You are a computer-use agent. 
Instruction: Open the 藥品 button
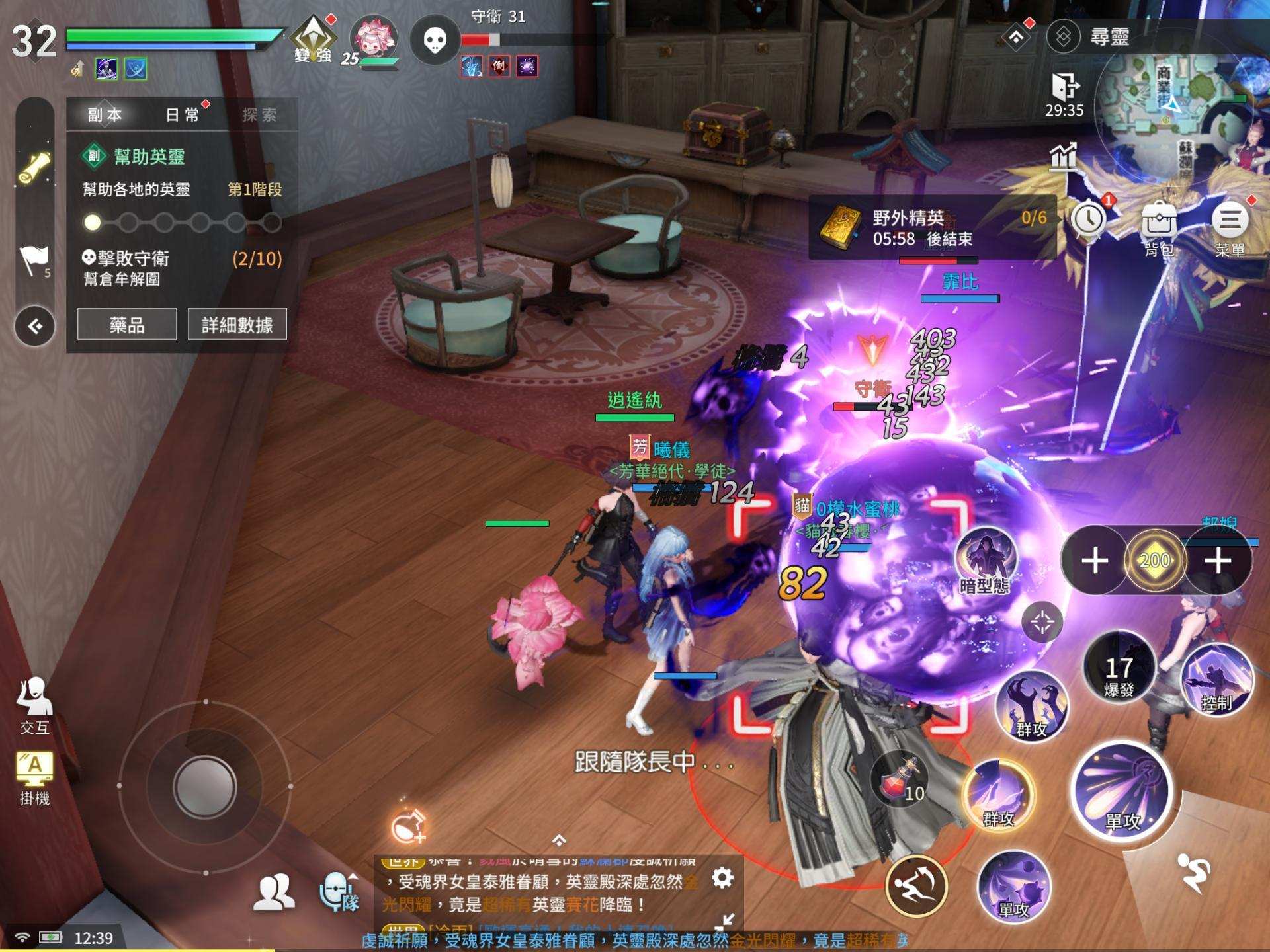[x=127, y=325]
